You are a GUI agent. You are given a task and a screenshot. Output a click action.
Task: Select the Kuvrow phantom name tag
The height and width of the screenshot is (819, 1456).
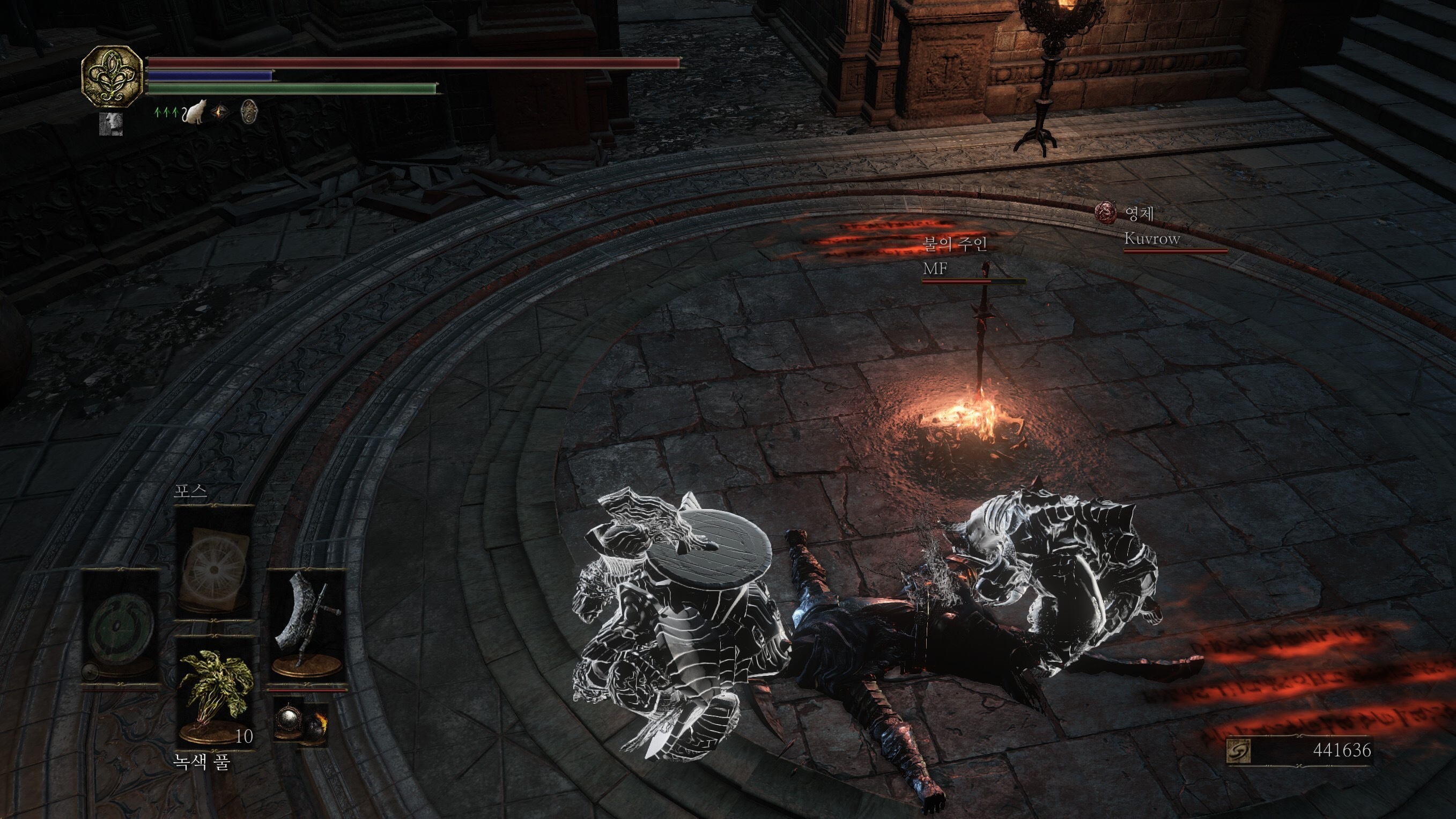click(1152, 239)
